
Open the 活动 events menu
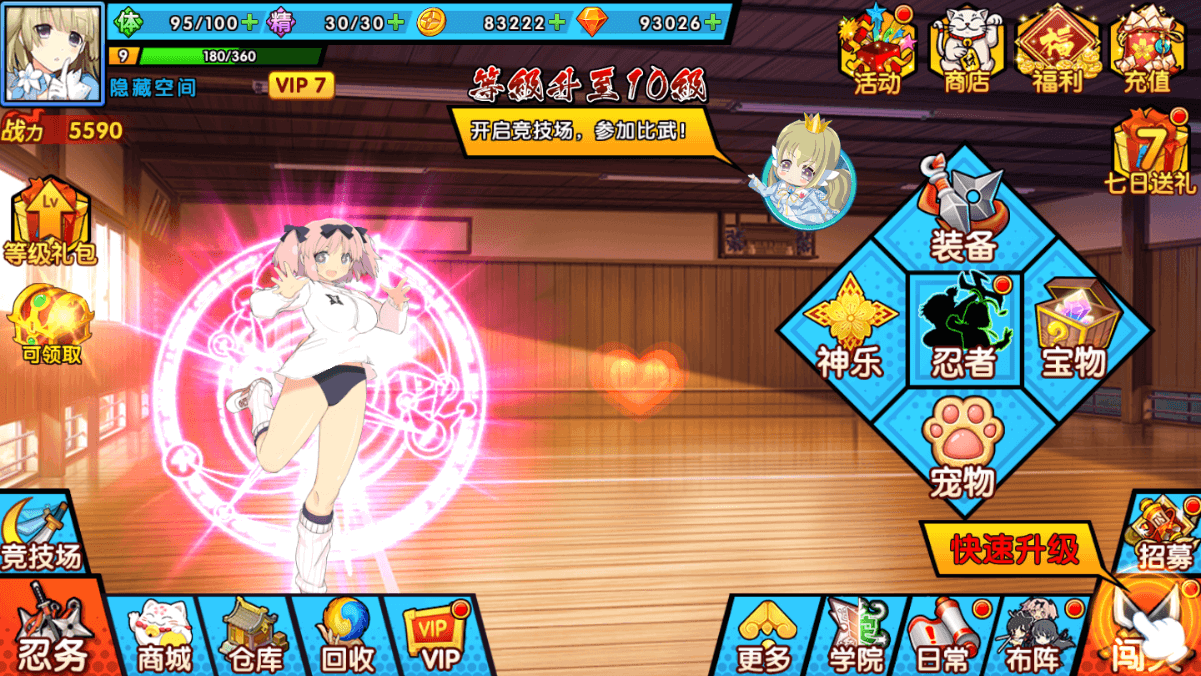click(876, 52)
